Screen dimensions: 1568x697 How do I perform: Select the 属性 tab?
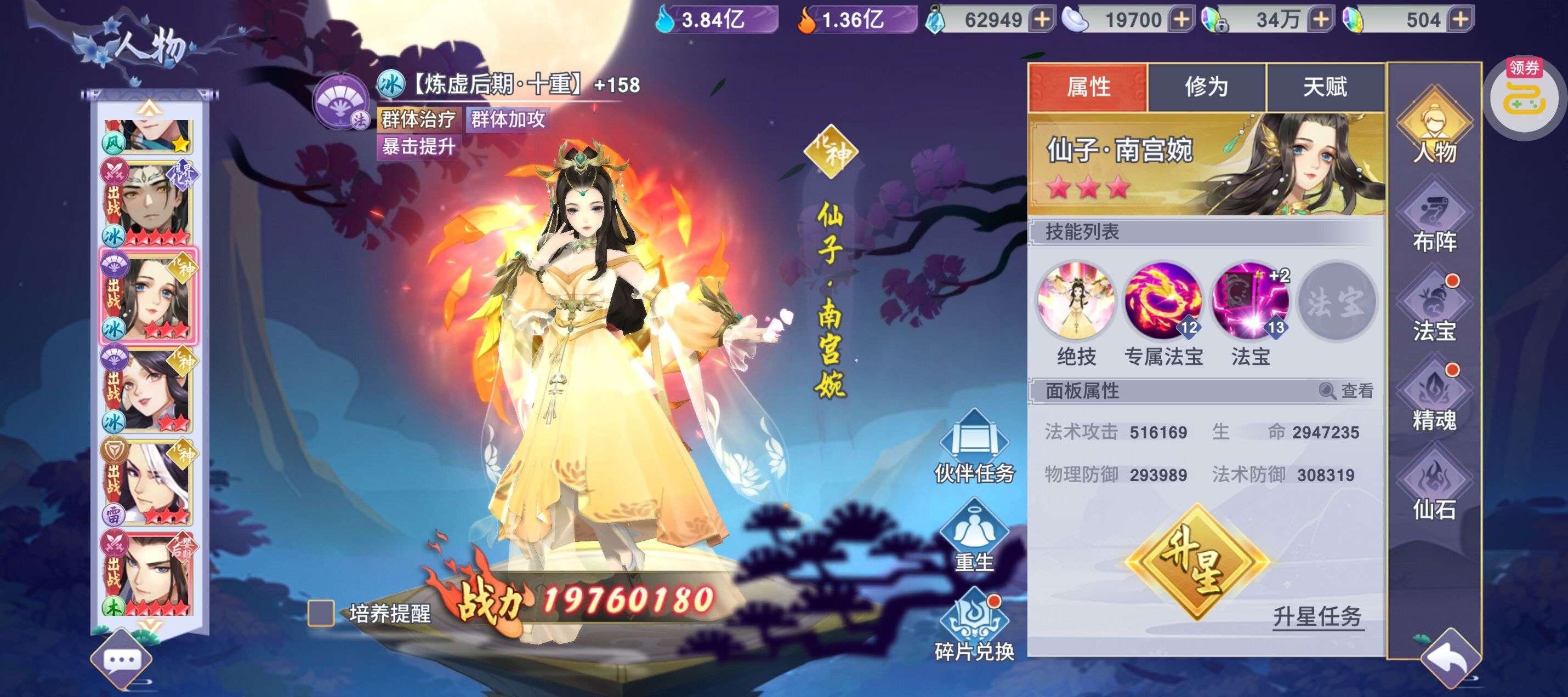pos(1088,87)
